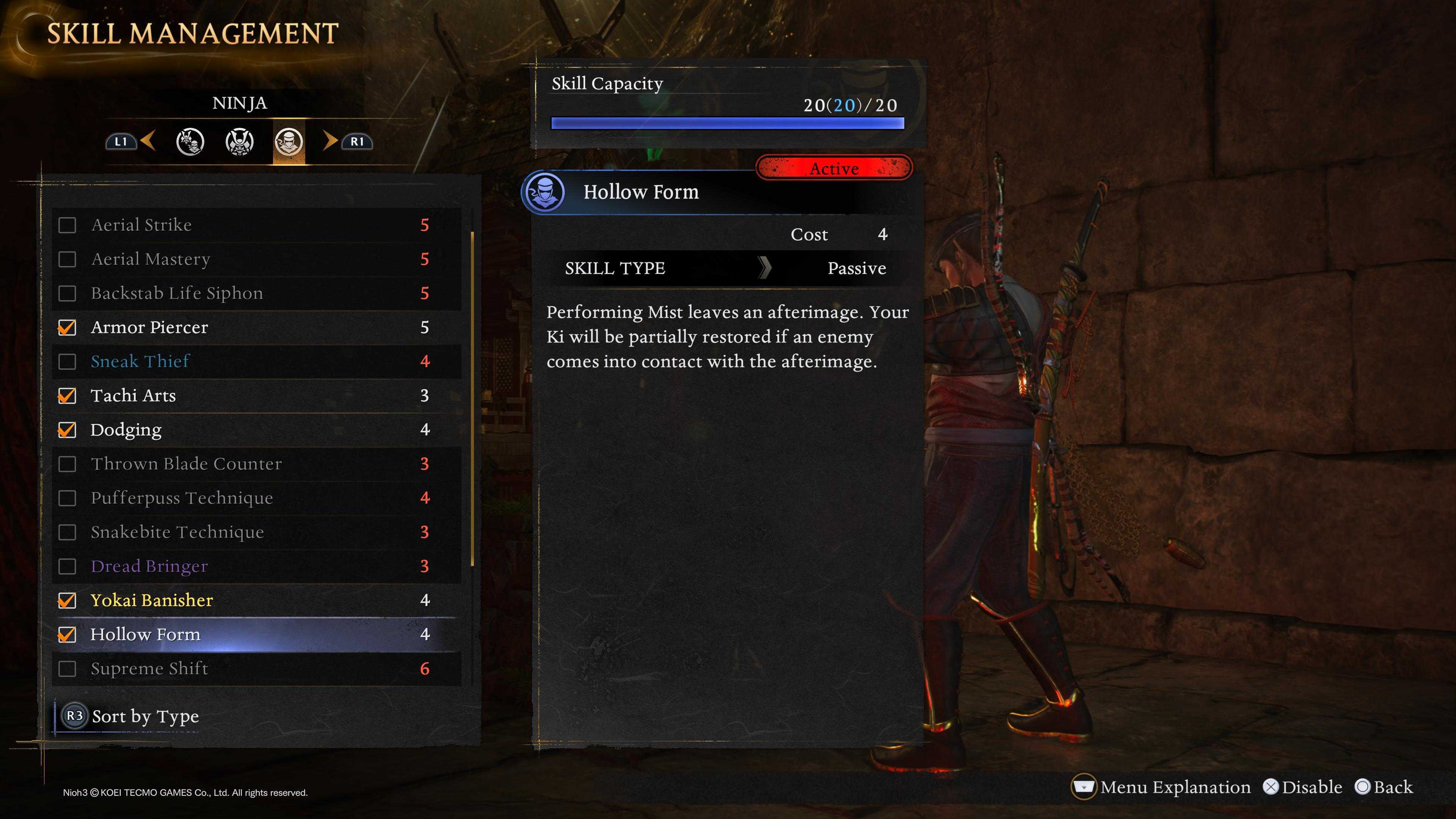Disable the Tachi Arts checkbox

[67, 395]
